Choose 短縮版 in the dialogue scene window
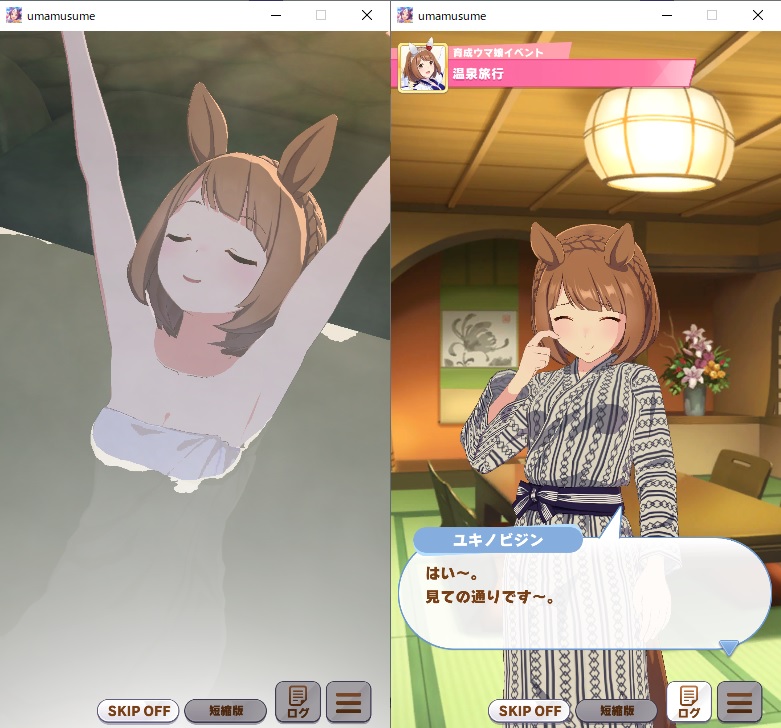 (617, 711)
